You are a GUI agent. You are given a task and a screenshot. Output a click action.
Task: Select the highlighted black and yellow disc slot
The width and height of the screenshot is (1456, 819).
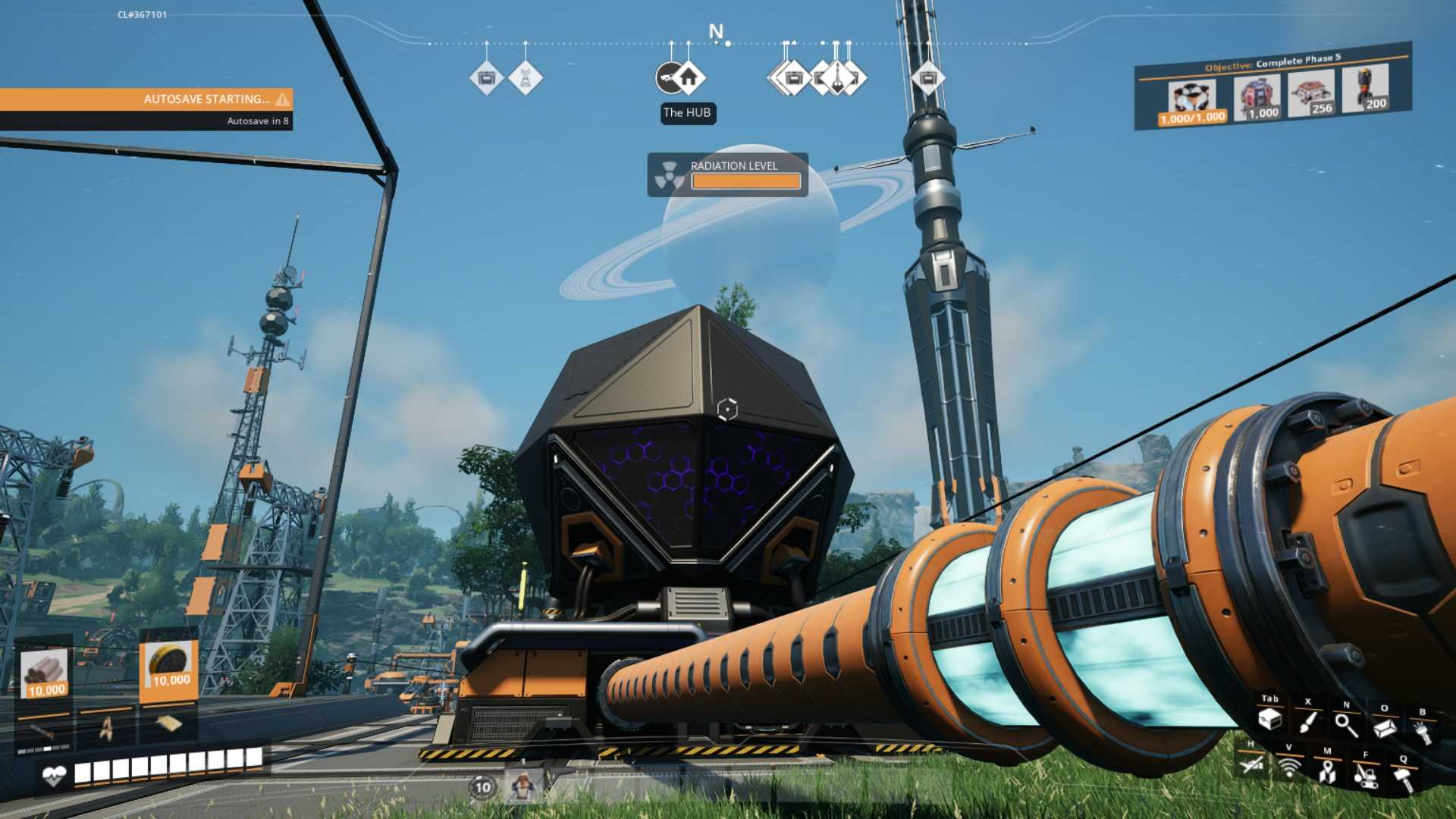pos(169,666)
